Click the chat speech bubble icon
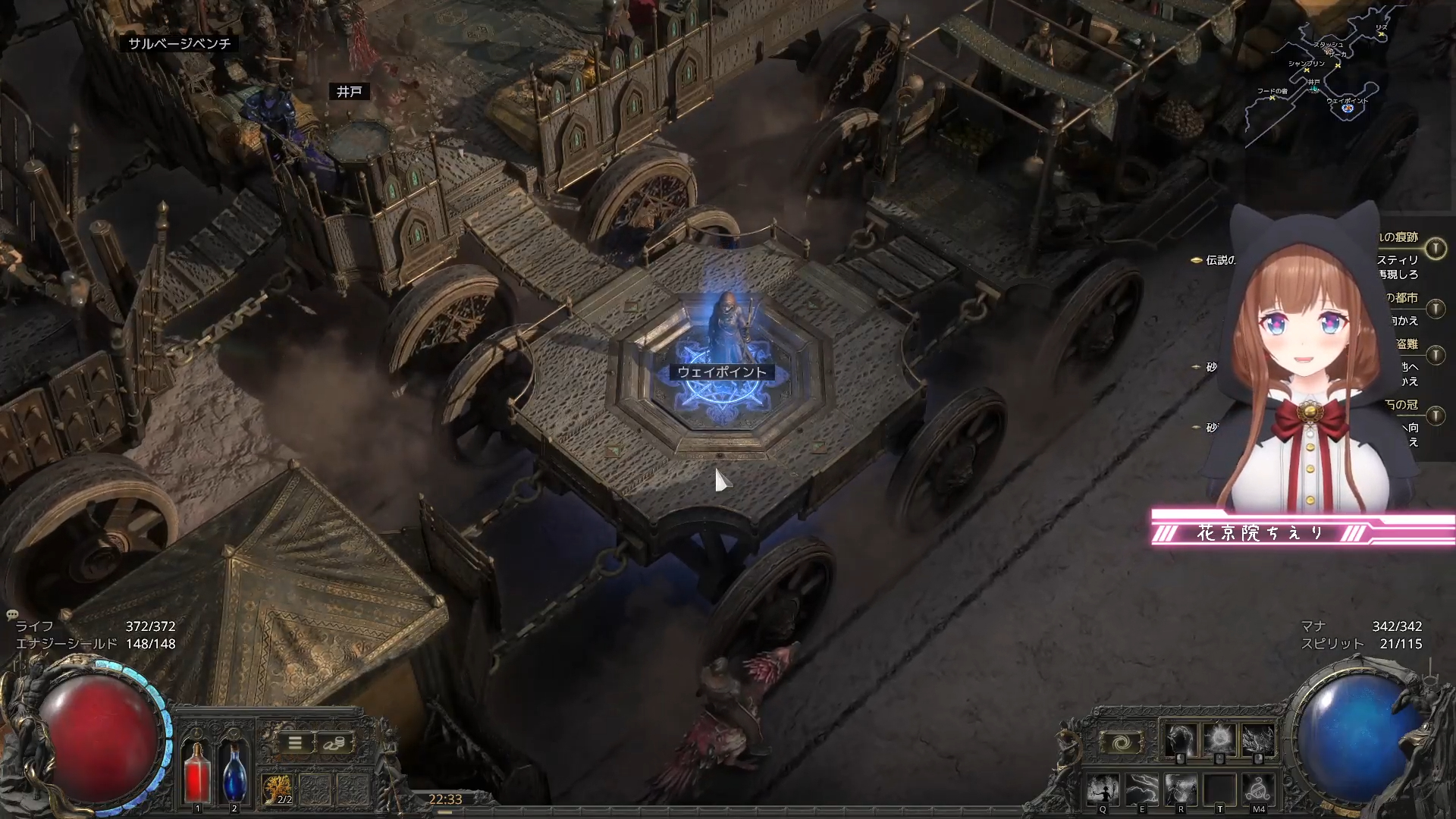The width and height of the screenshot is (1456, 819). tap(12, 614)
